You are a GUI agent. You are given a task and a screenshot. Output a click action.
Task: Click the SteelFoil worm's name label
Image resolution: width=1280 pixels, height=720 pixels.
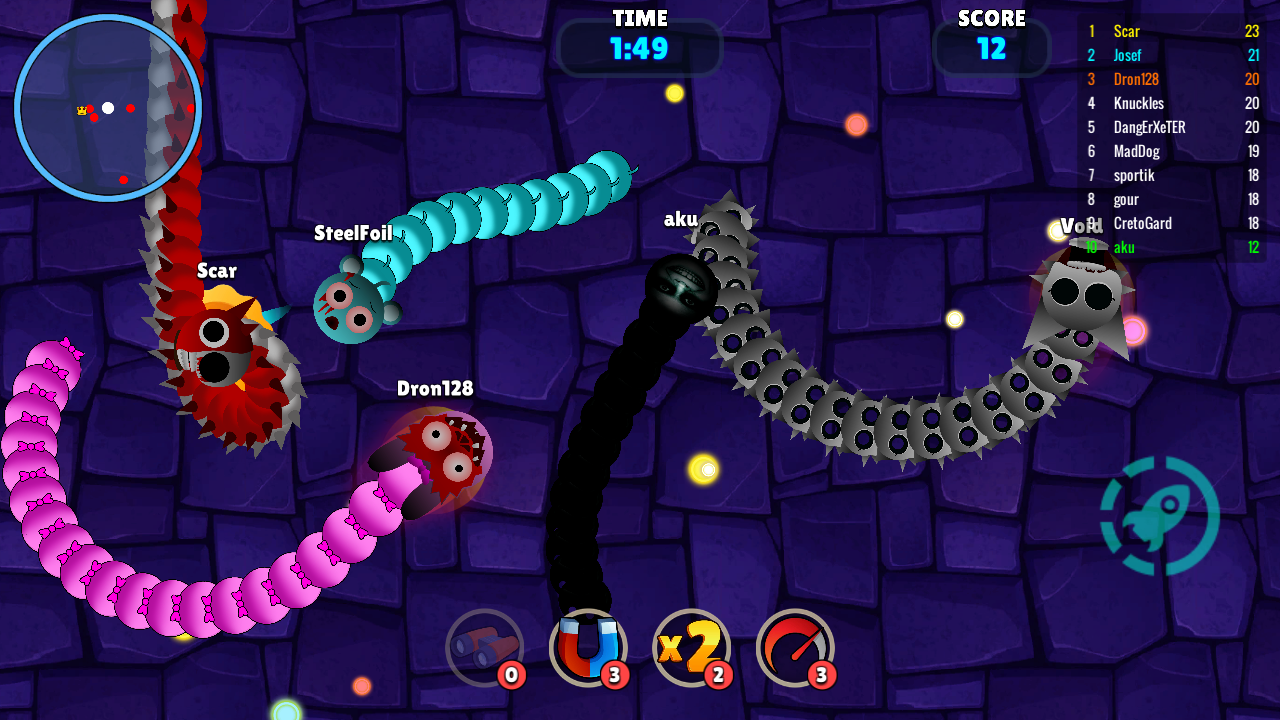click(355, 232)
